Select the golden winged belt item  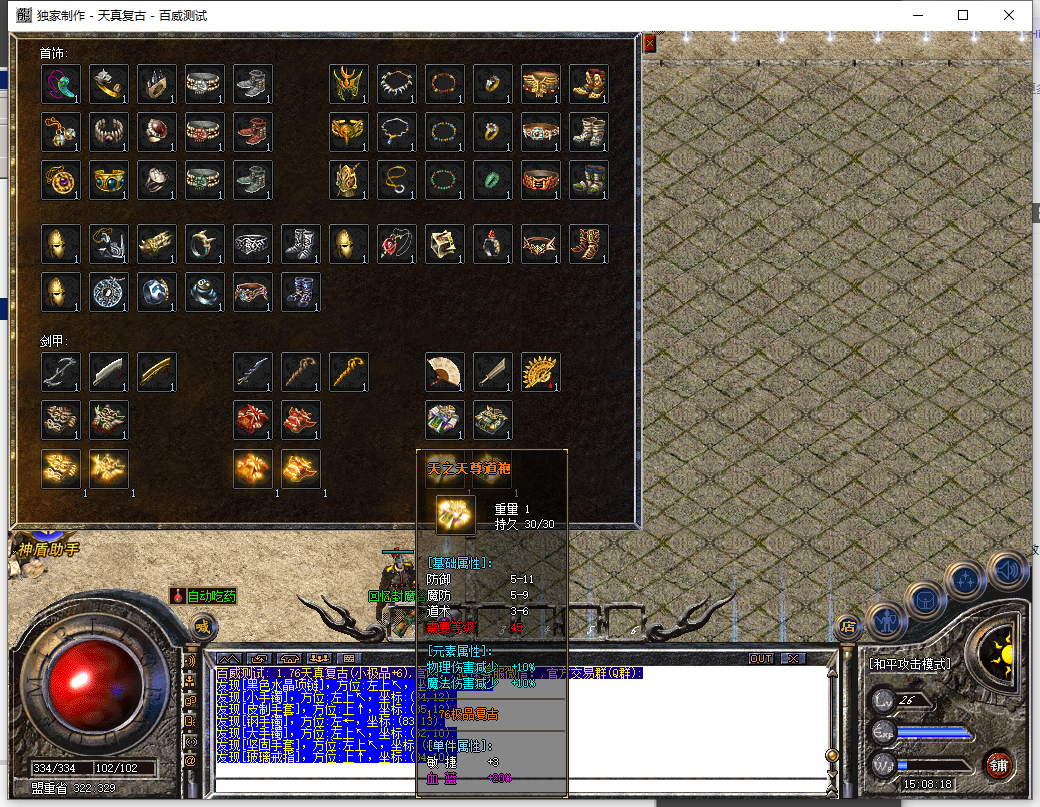click(541, 84)
